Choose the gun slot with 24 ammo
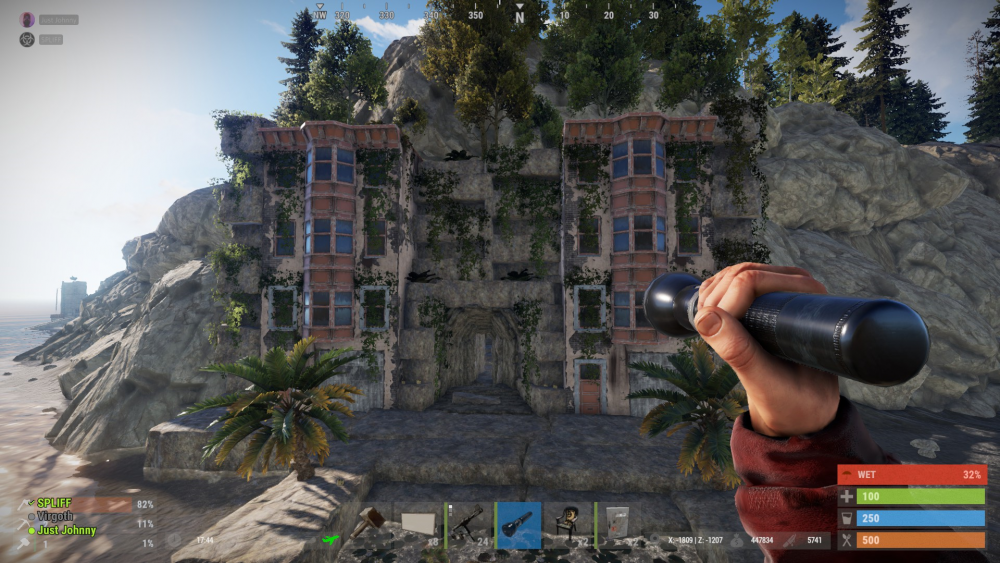Viewport: 1000px width, 563px height. [x=468, y=525]
